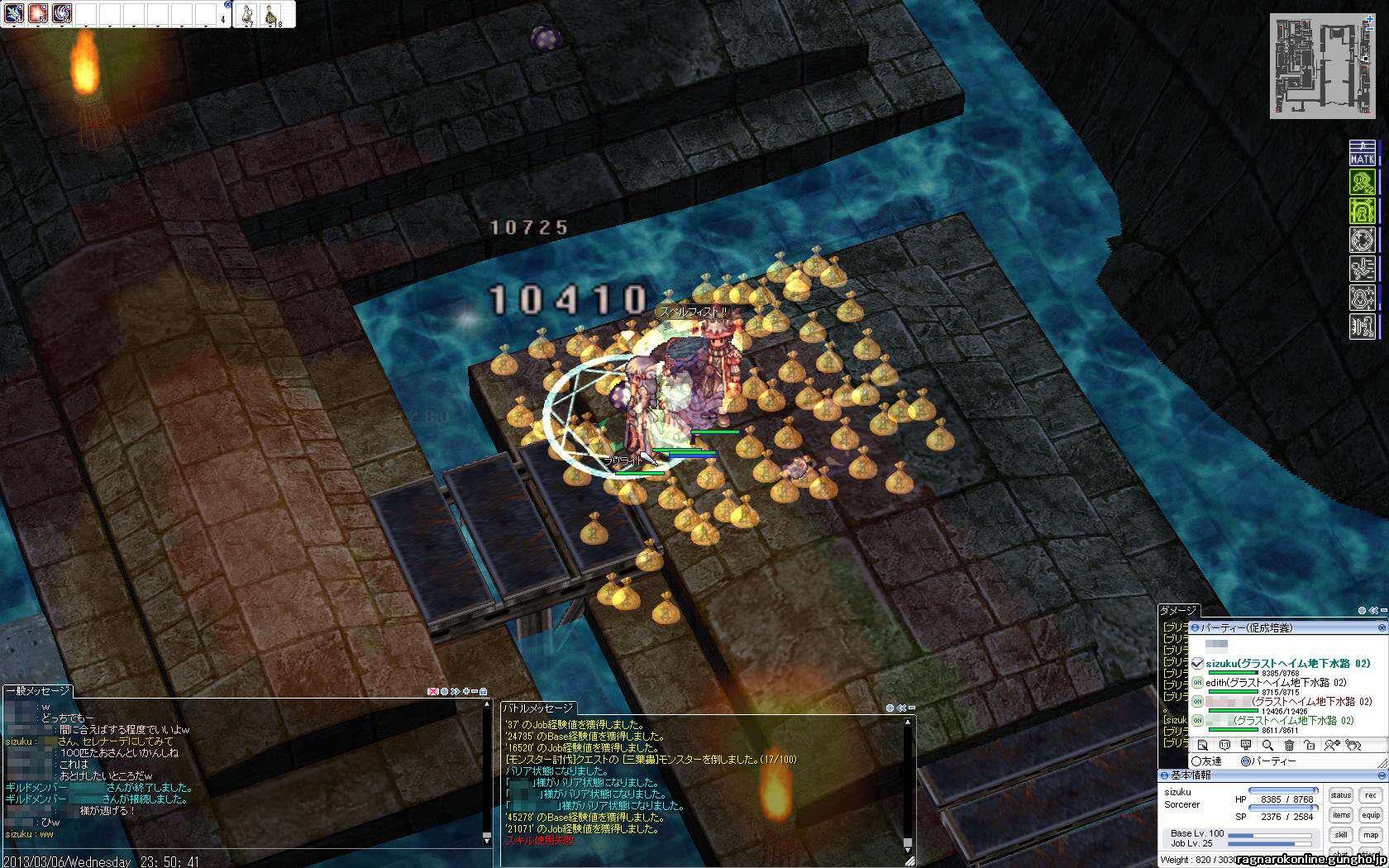Screen dimensions: 1389x868
Task: Open the map button in basic info
Action: pos(1370,835)
